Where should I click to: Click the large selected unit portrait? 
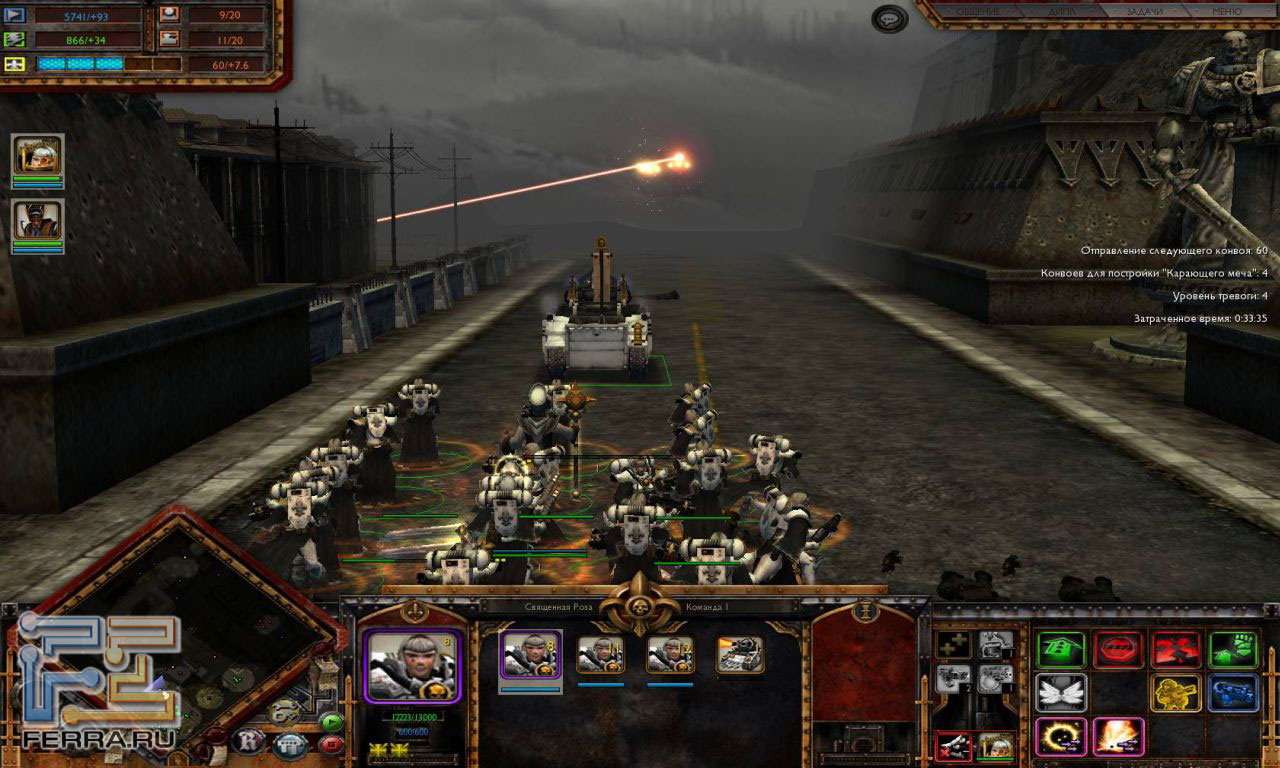coord(412,666)
